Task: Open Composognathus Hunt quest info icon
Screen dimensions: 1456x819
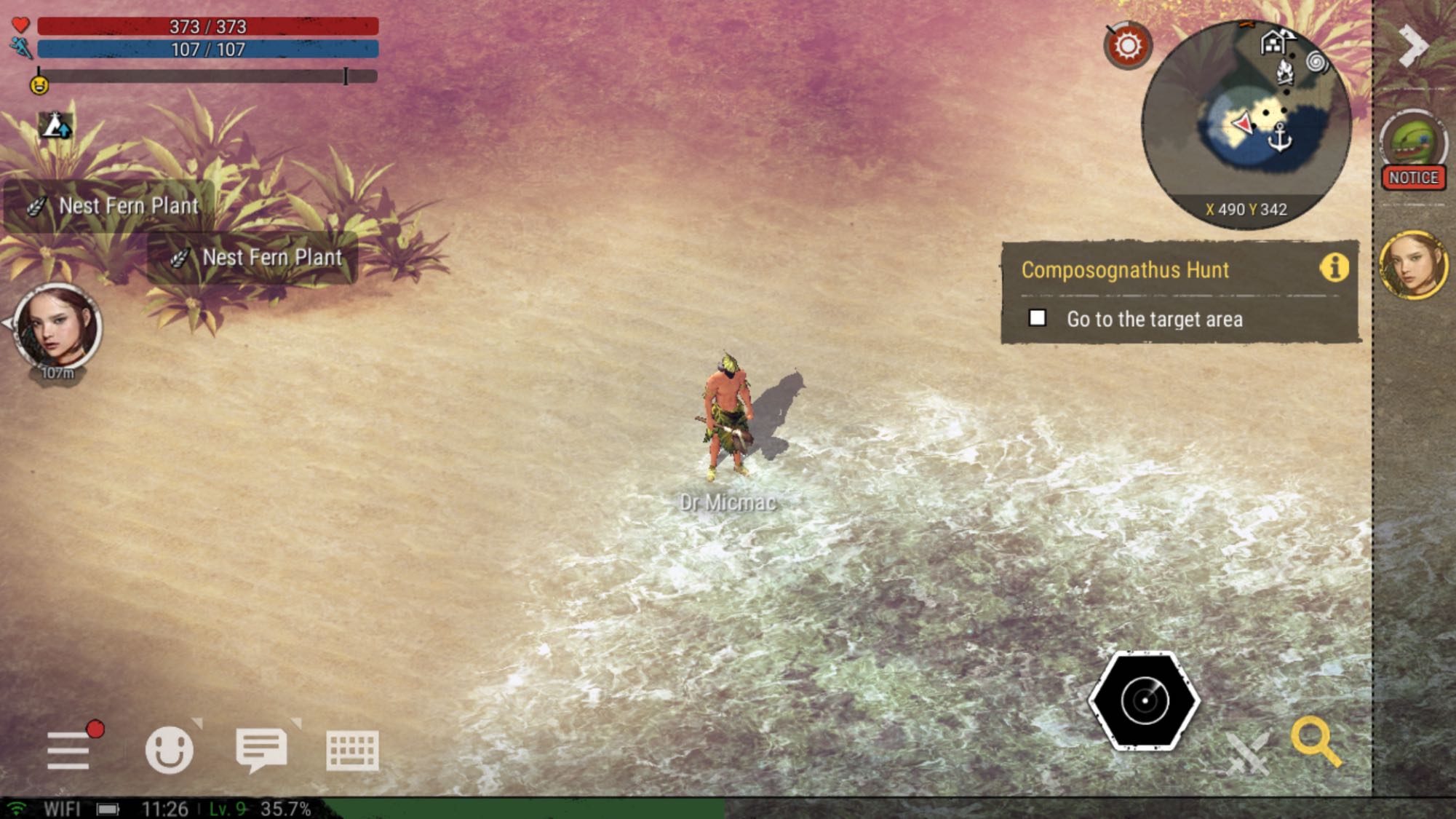Action: (x=1334, y=268)
